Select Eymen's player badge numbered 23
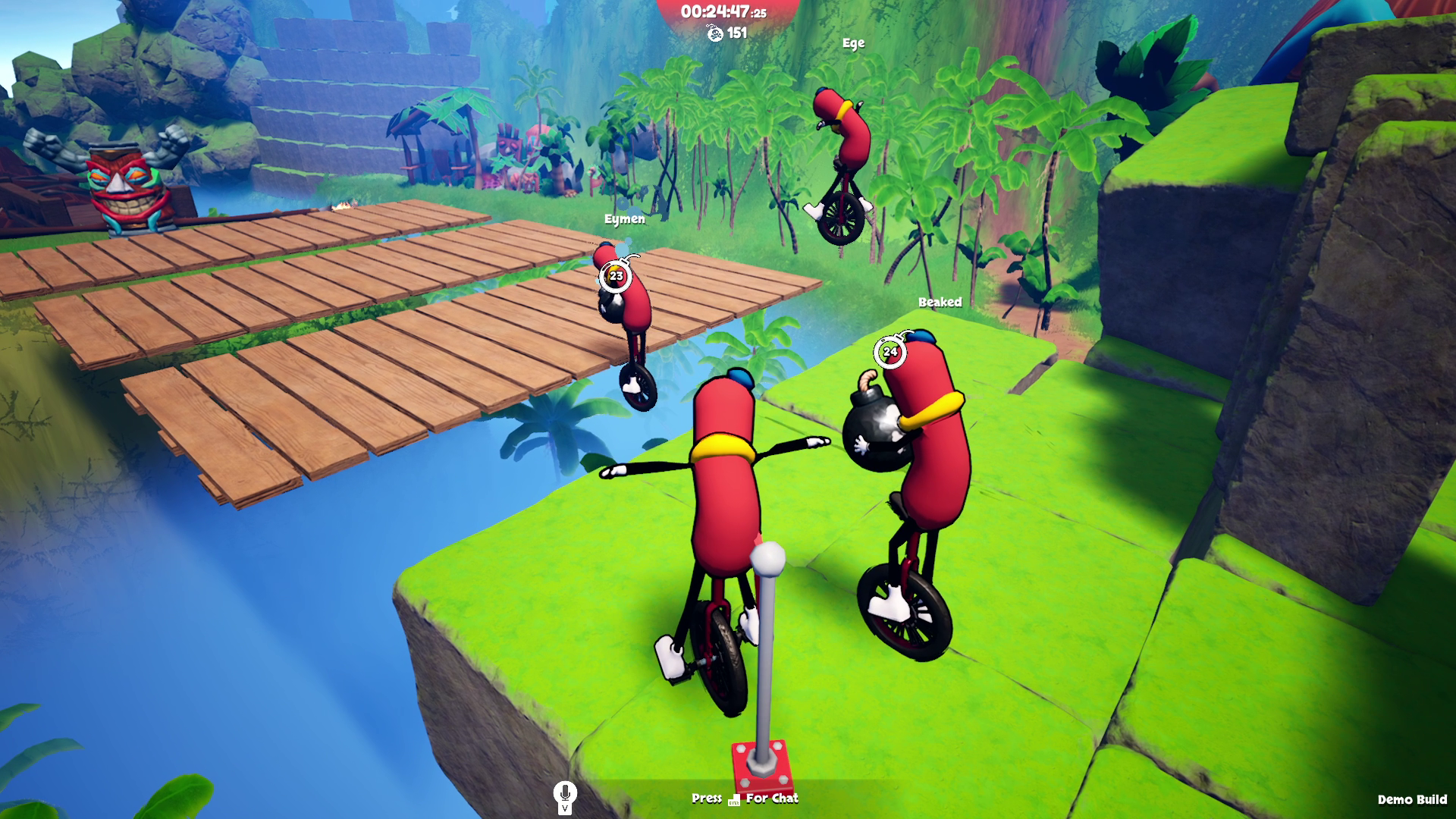 [x=615, y=277]
